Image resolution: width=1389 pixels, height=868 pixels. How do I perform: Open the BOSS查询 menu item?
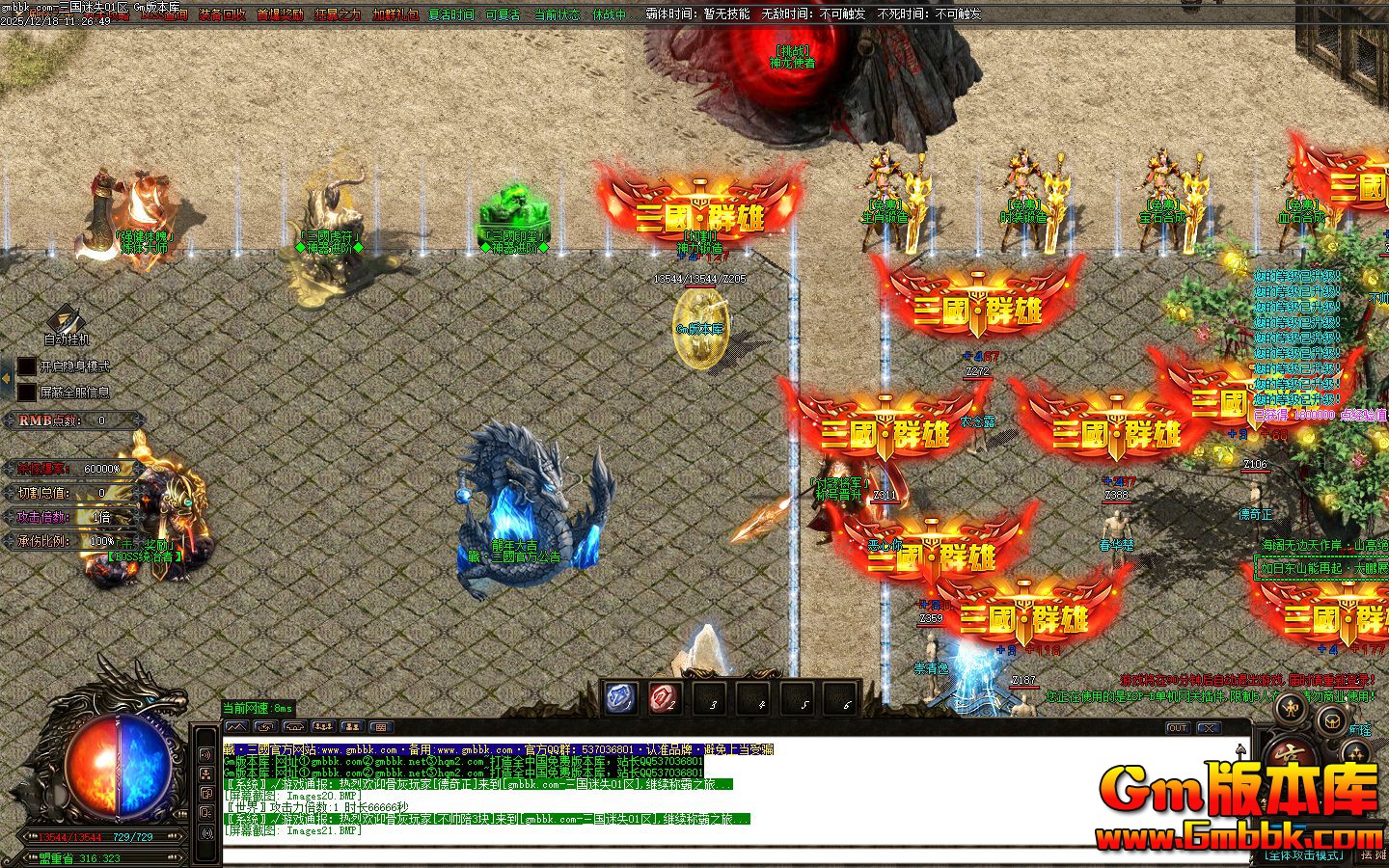165,14
